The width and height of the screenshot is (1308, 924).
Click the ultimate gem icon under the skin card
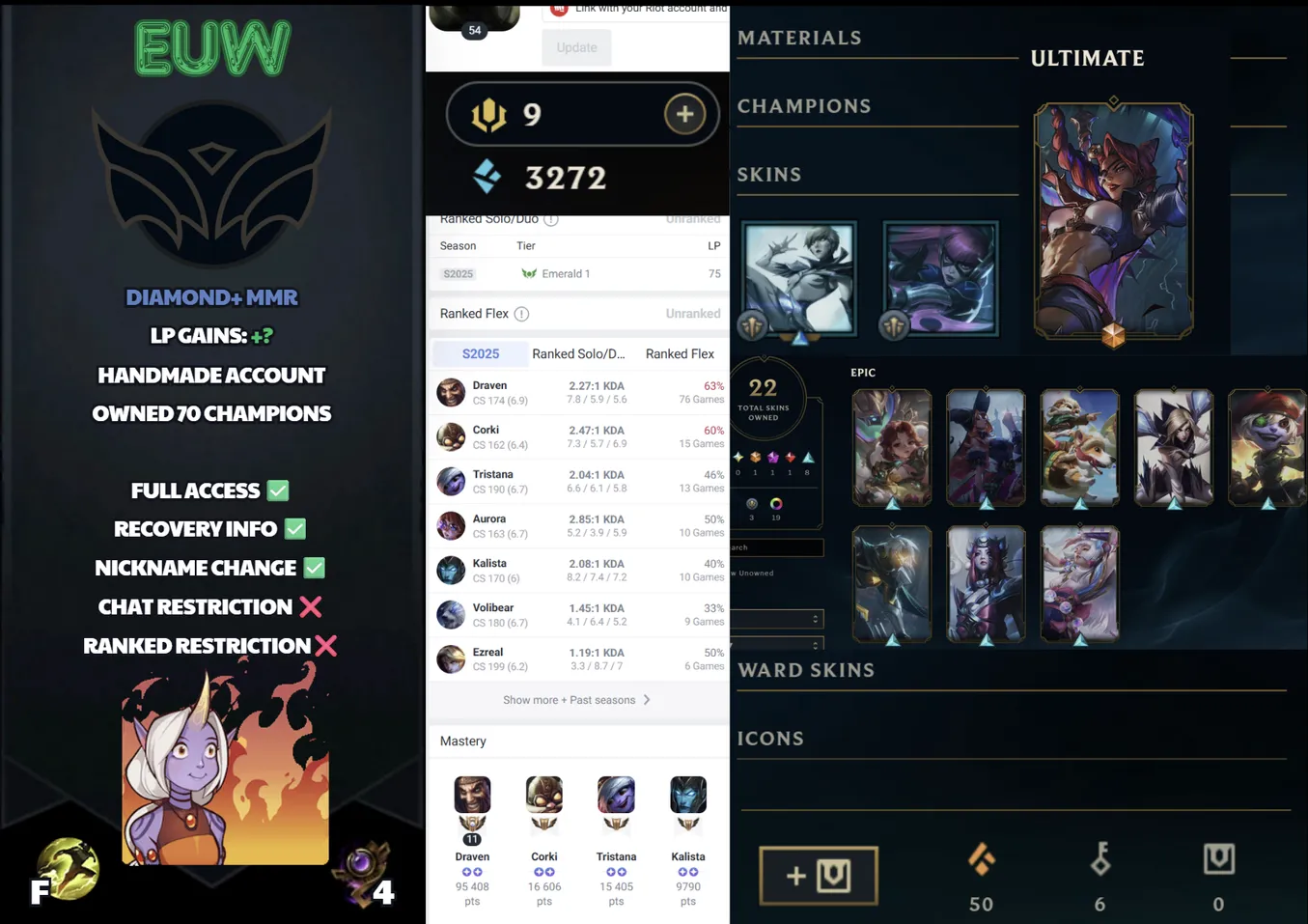(1113, 337)
